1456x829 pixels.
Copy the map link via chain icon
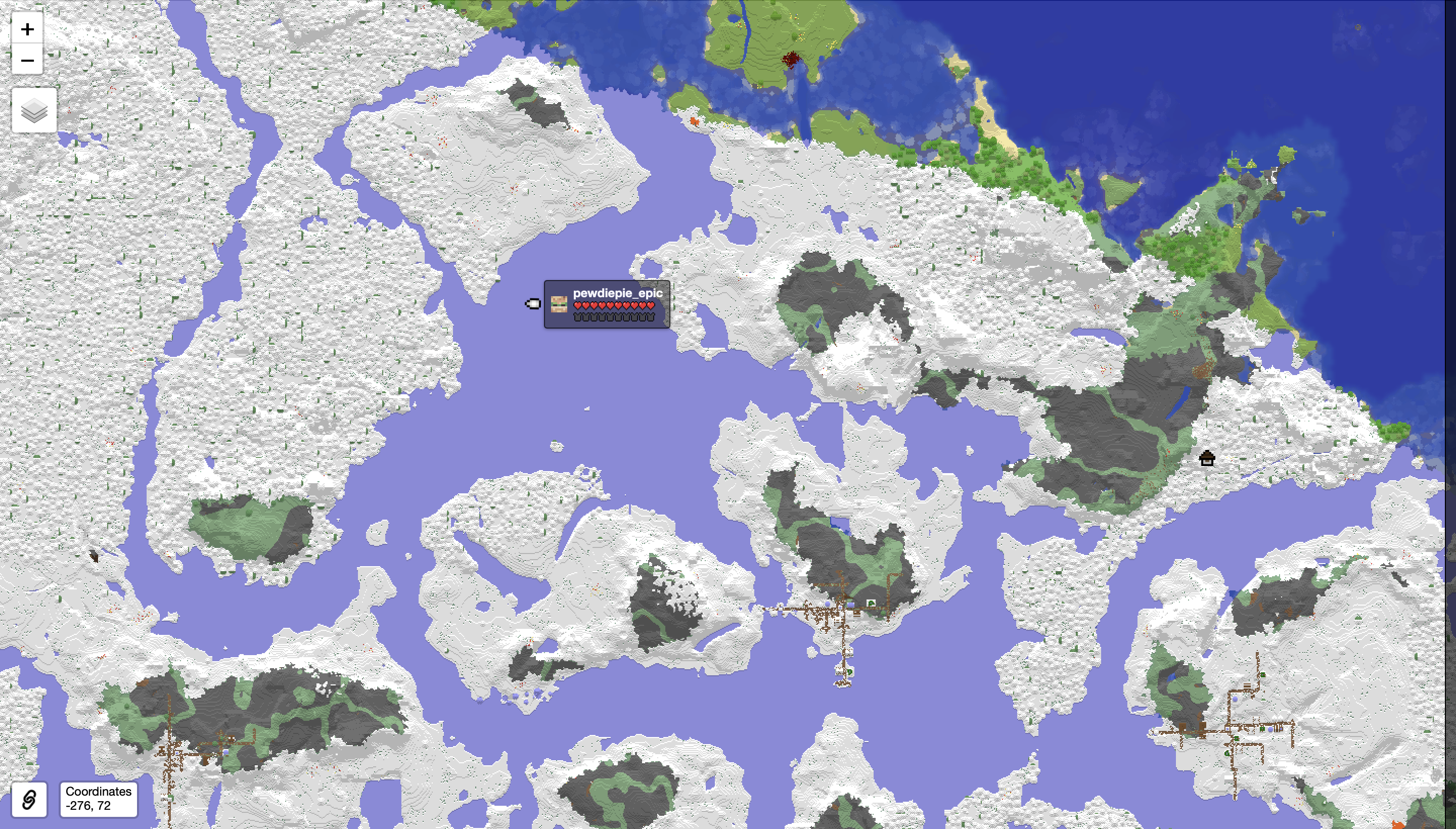pyautogui.click(x=29, y=799)
